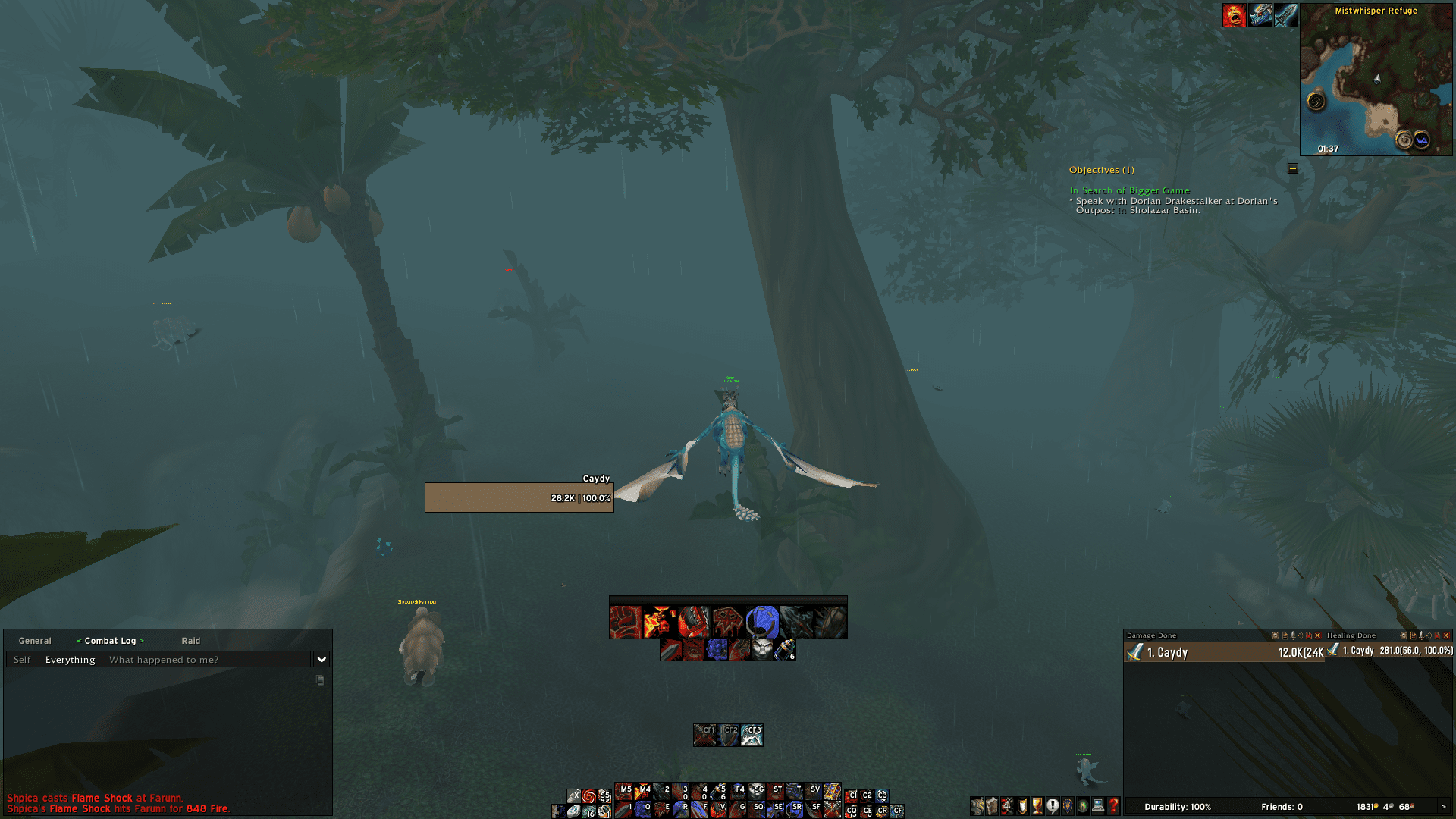Image resolution: width=1456 pixels, height=819 pixels.
Task: Select the In Search of Bigger Game quest
Action: coord(1129,190)
